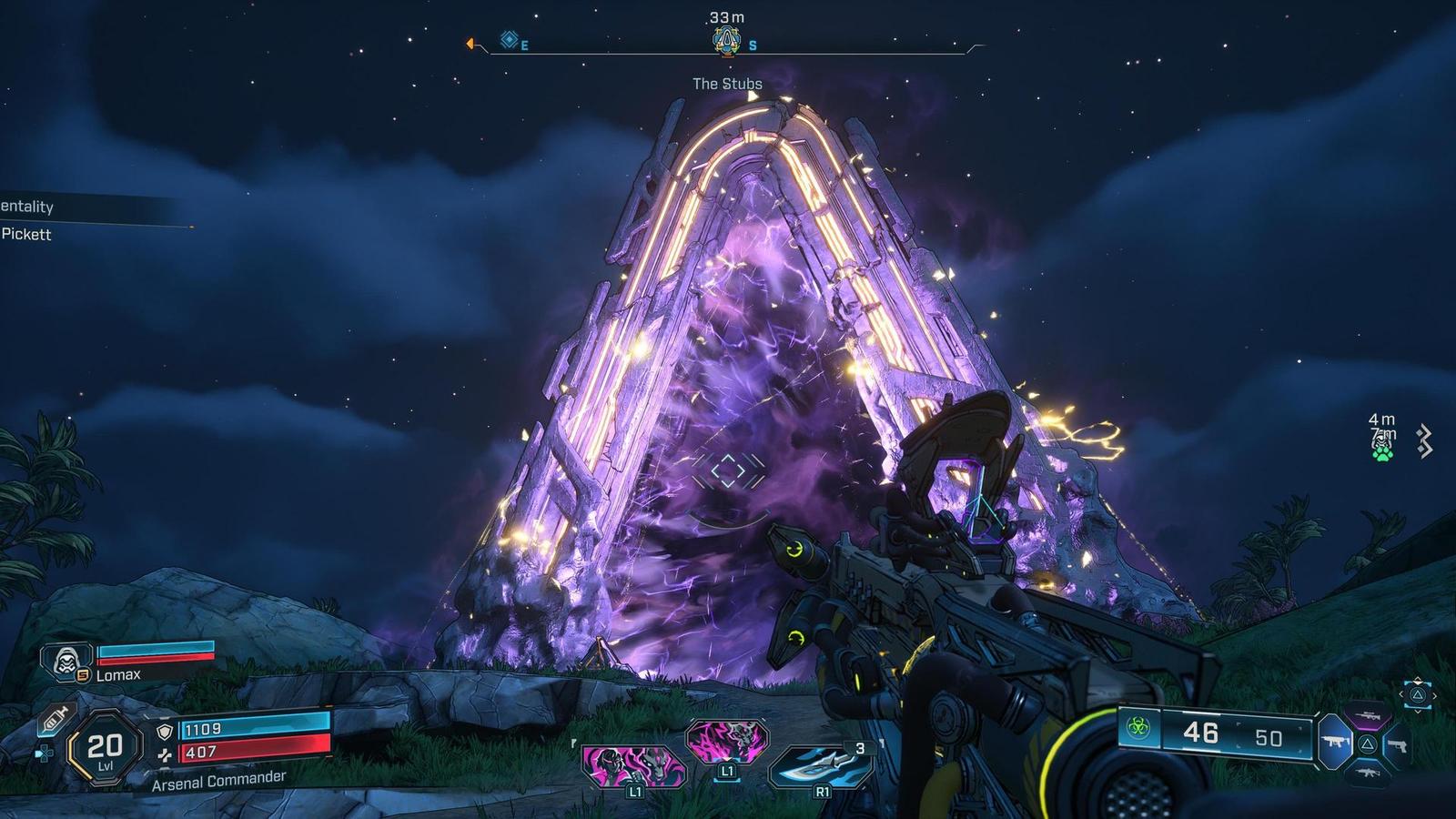
Task: Select the blue diamond compass marker
Action: click(x=510, y=40)
